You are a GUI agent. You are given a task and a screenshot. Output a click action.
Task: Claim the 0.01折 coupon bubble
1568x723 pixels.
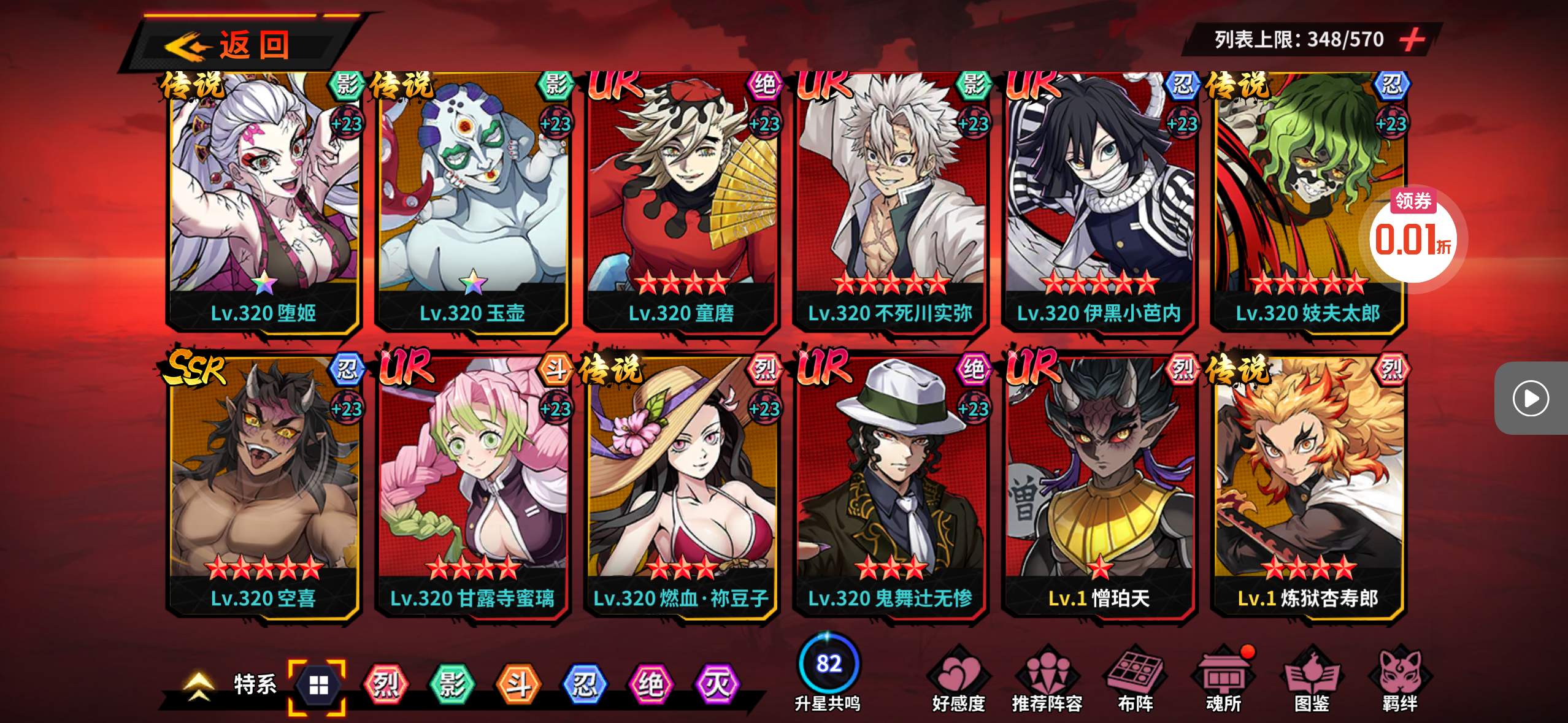(x=1413, y=236)
